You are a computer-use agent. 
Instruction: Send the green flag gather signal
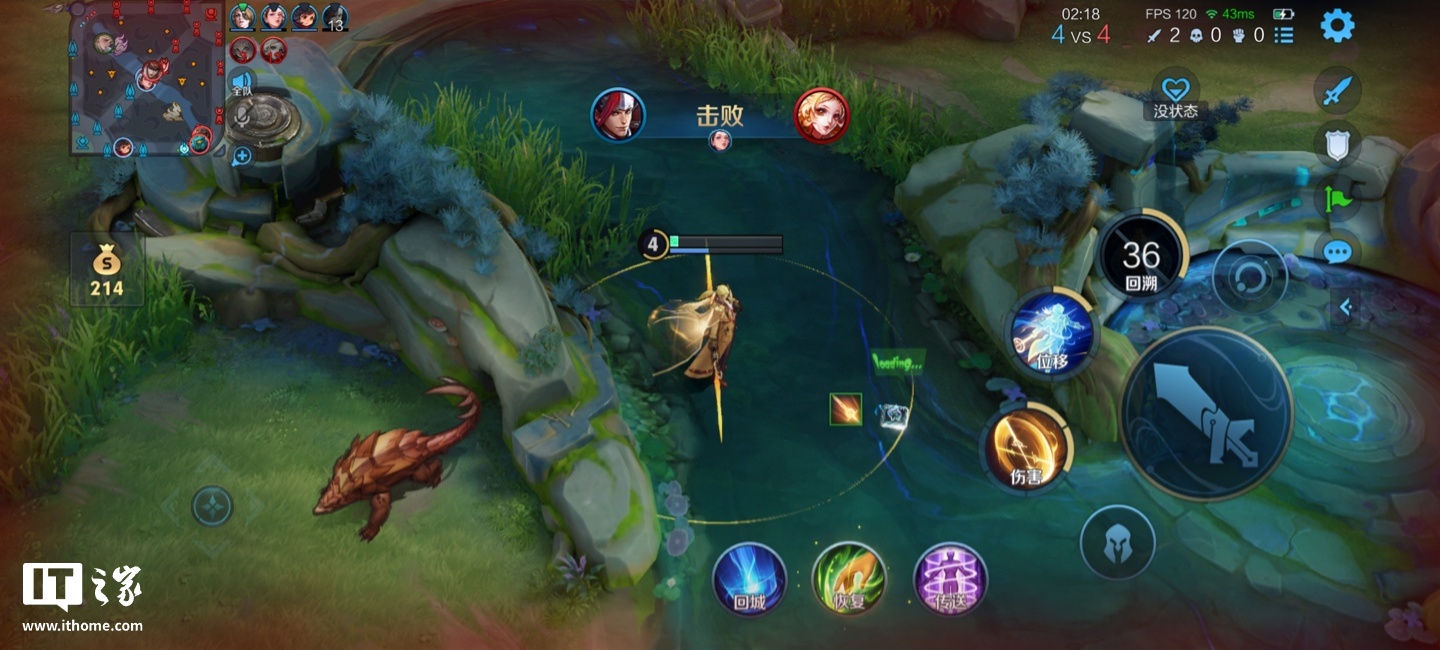1337,198
